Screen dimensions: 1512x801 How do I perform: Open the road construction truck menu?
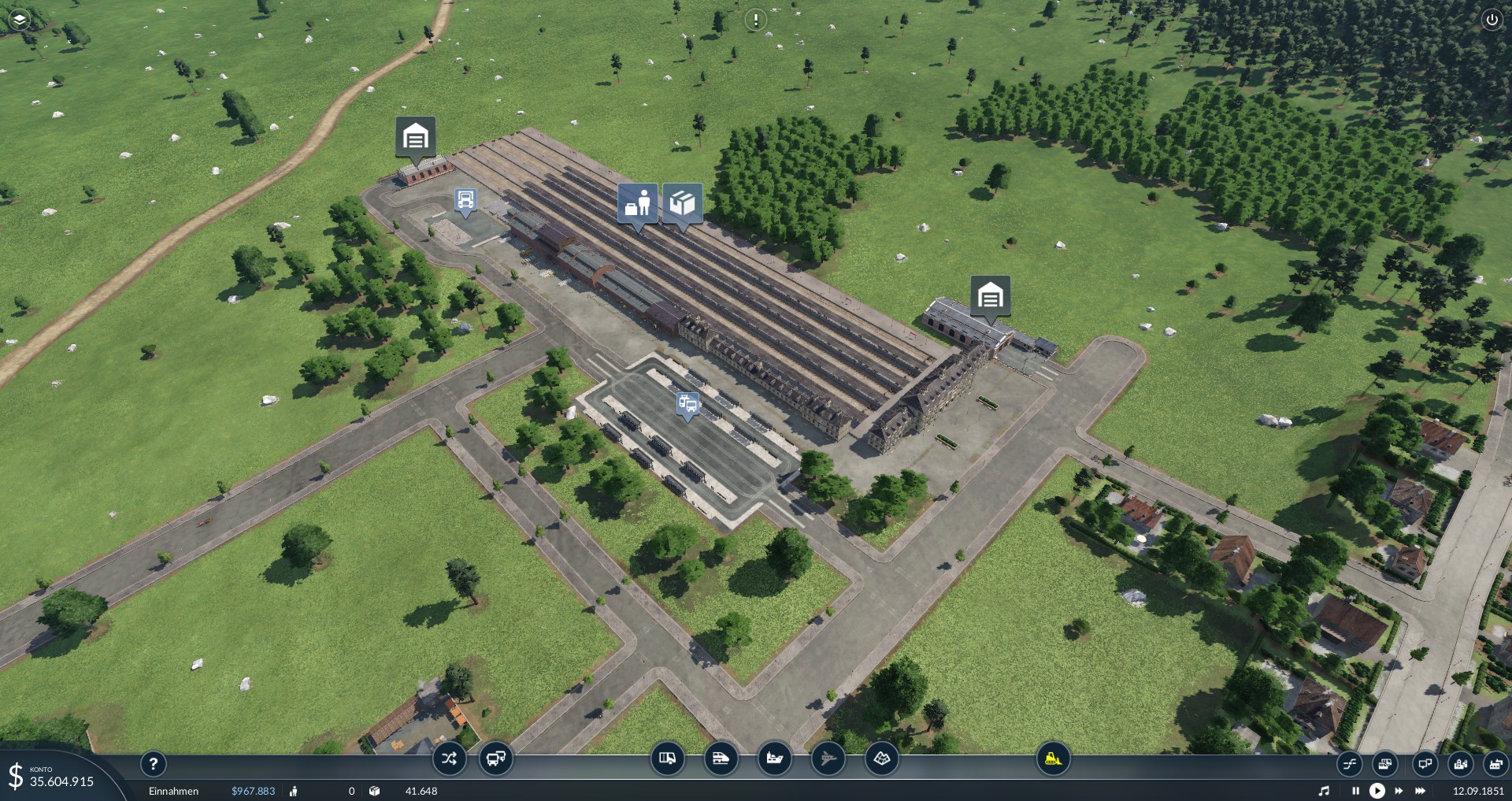pos(667,758)
